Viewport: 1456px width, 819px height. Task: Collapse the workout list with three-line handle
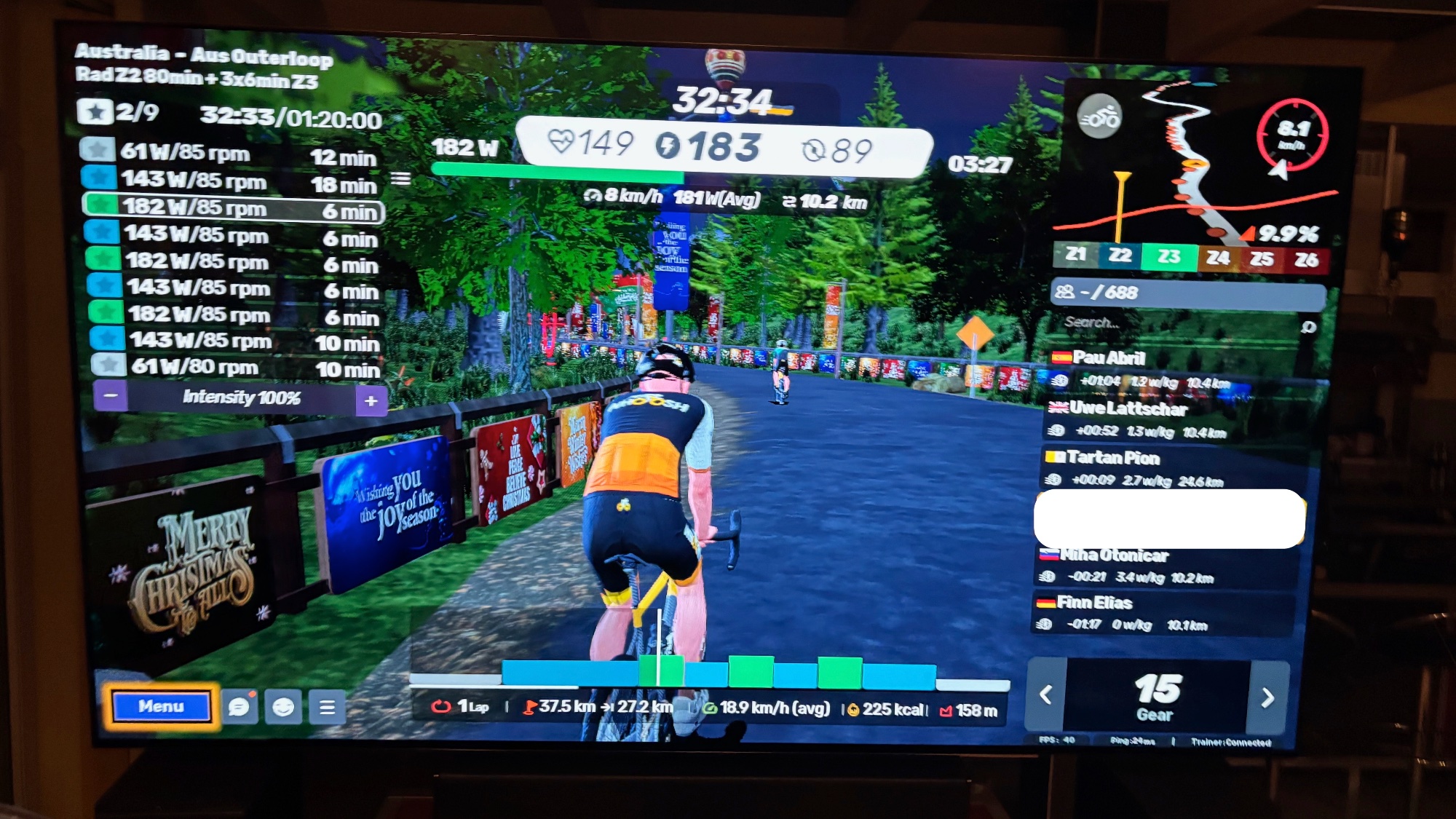[x=400, y=178]
